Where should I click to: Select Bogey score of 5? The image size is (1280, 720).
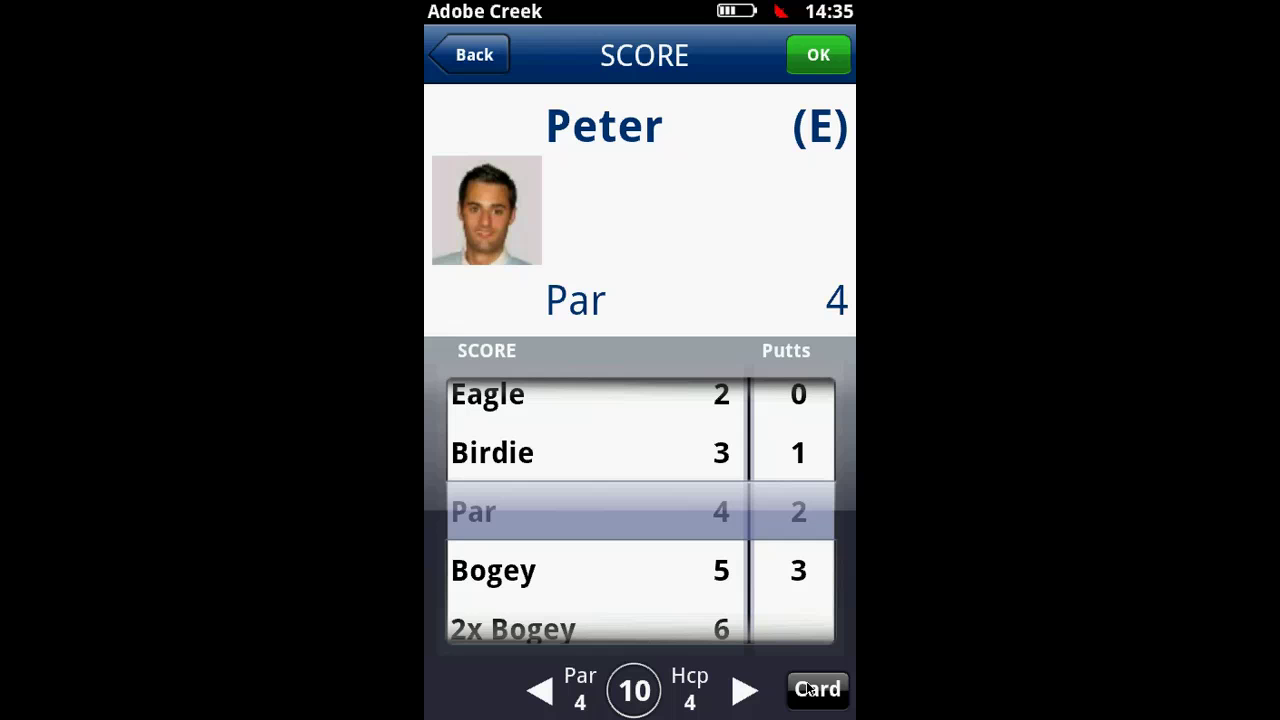(596, 570)
